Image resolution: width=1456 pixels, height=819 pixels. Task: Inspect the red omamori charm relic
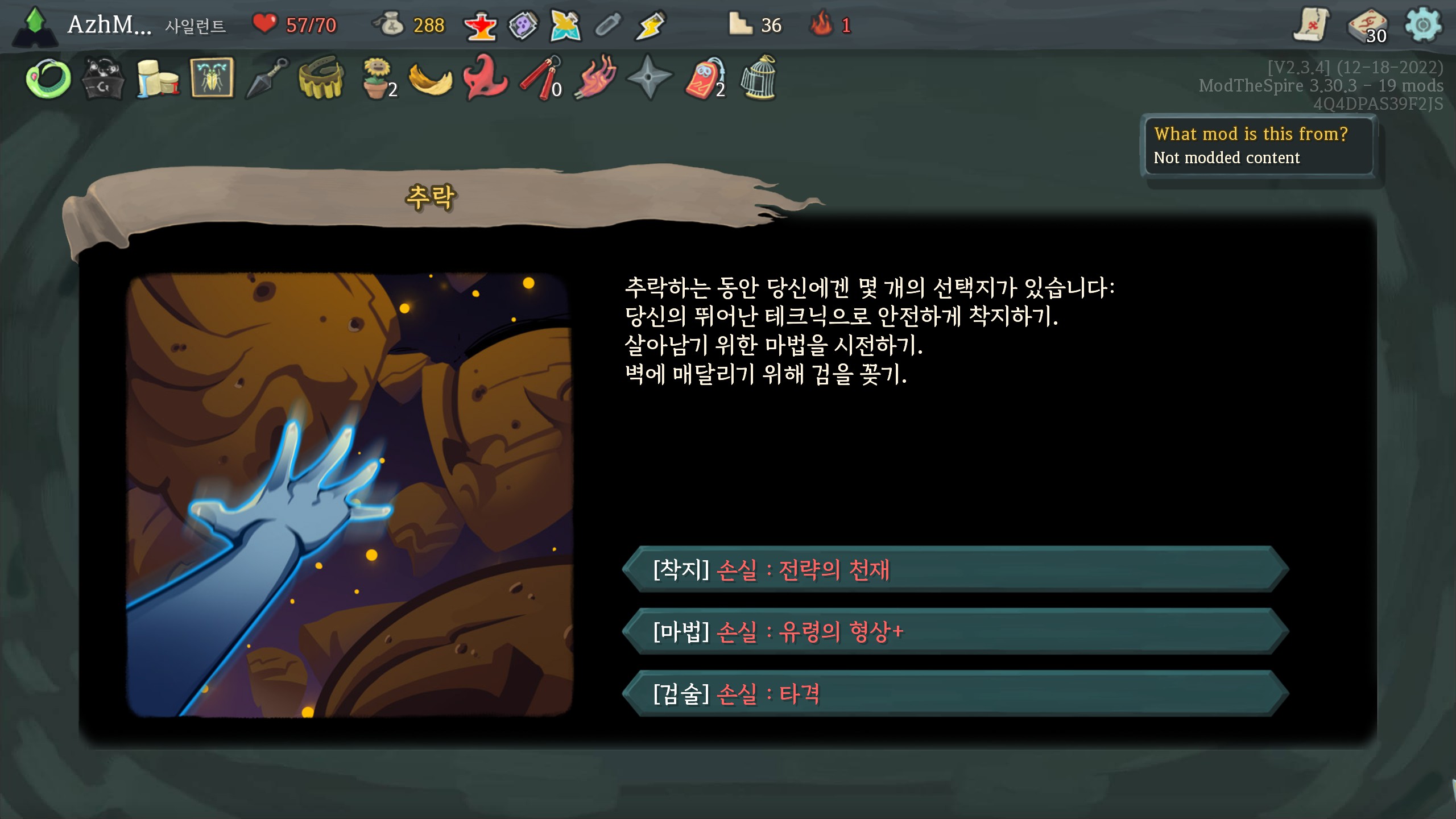point(705,79)
